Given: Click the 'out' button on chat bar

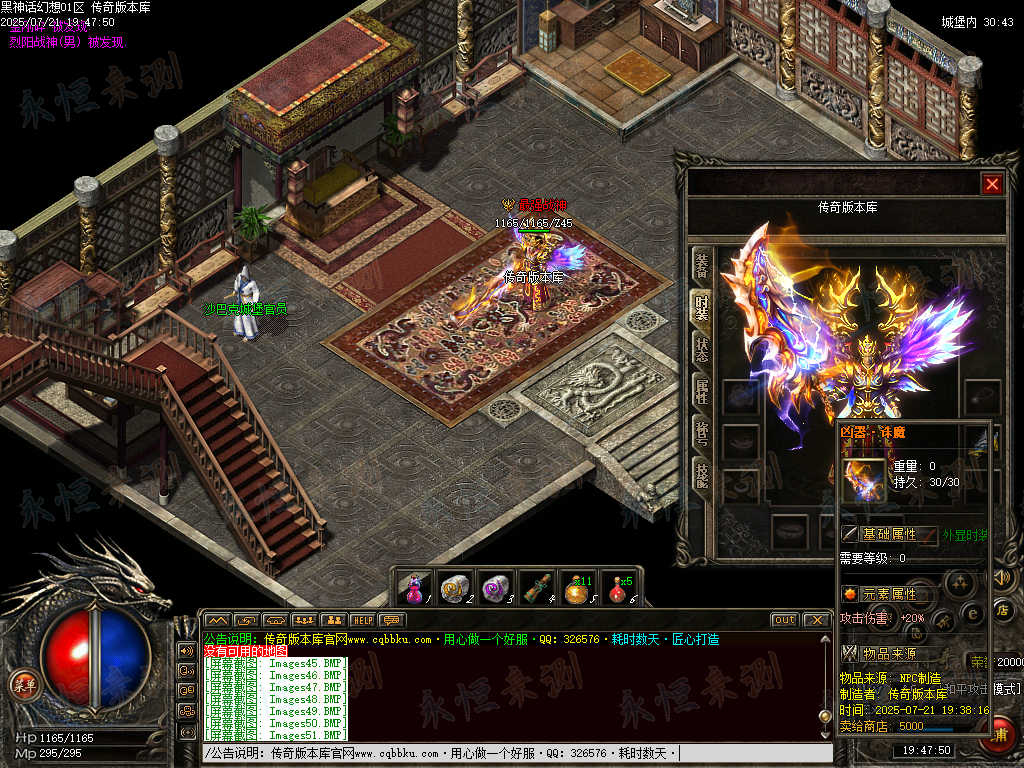Looking at the screenshot, I should click(785, 620).
